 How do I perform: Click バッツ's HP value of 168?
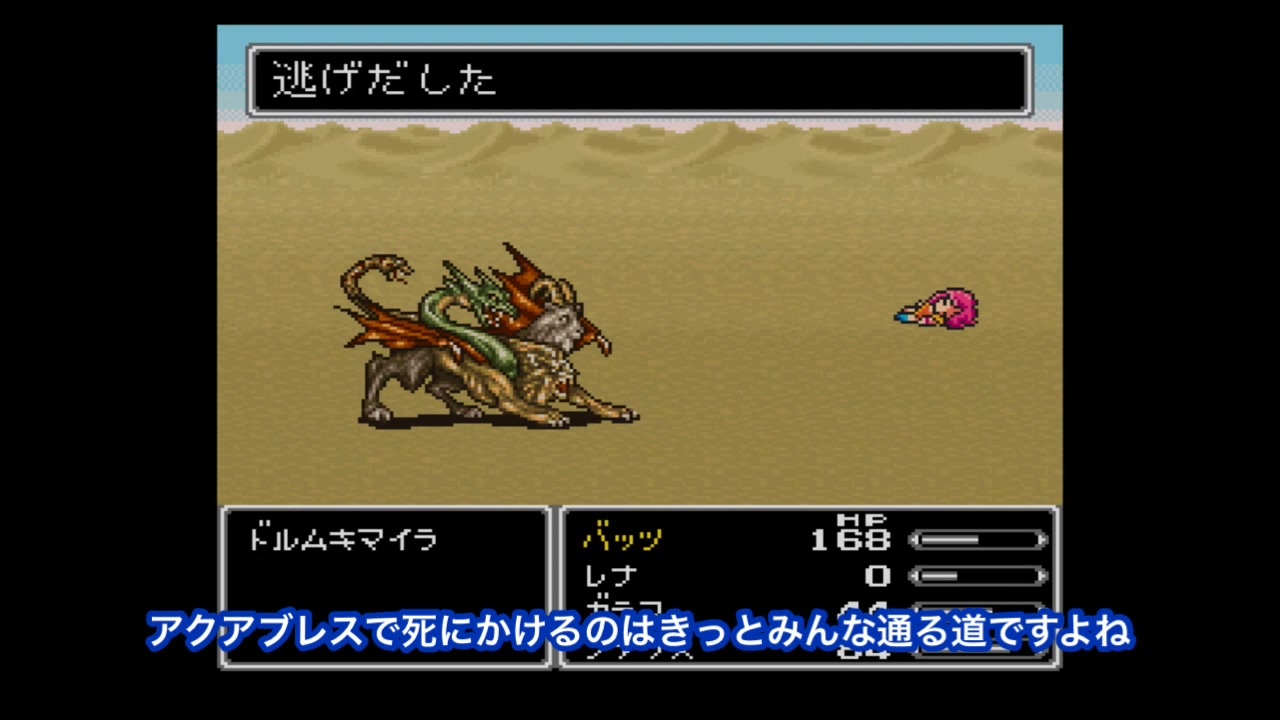click(x=855, y=540)
